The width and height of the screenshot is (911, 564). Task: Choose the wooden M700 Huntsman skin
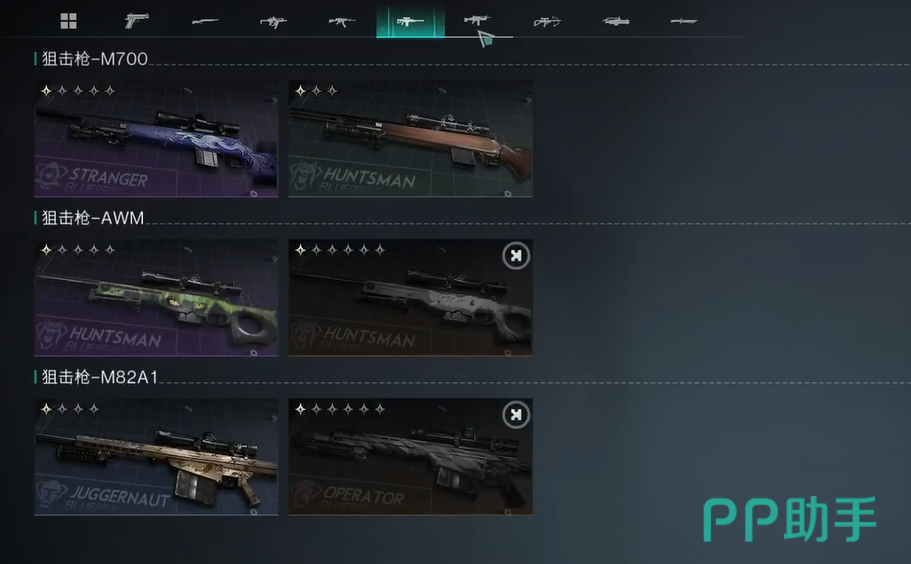(x=410, y=139)
